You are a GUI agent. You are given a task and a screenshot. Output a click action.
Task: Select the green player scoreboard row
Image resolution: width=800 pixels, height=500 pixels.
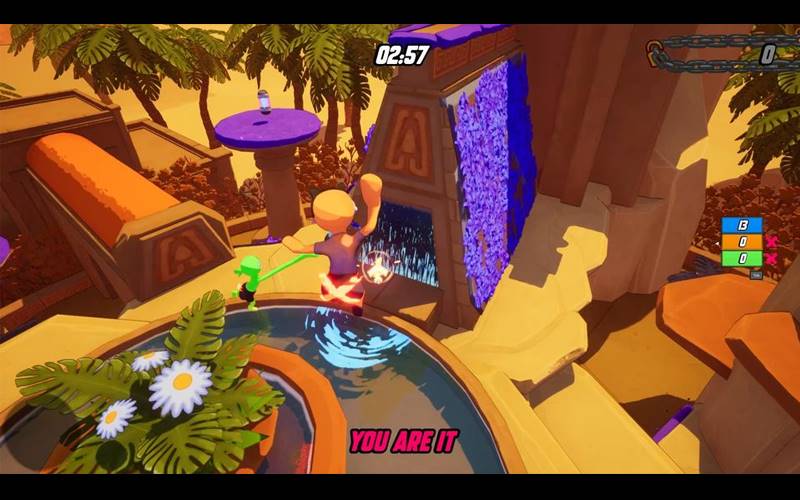point(742,258)
